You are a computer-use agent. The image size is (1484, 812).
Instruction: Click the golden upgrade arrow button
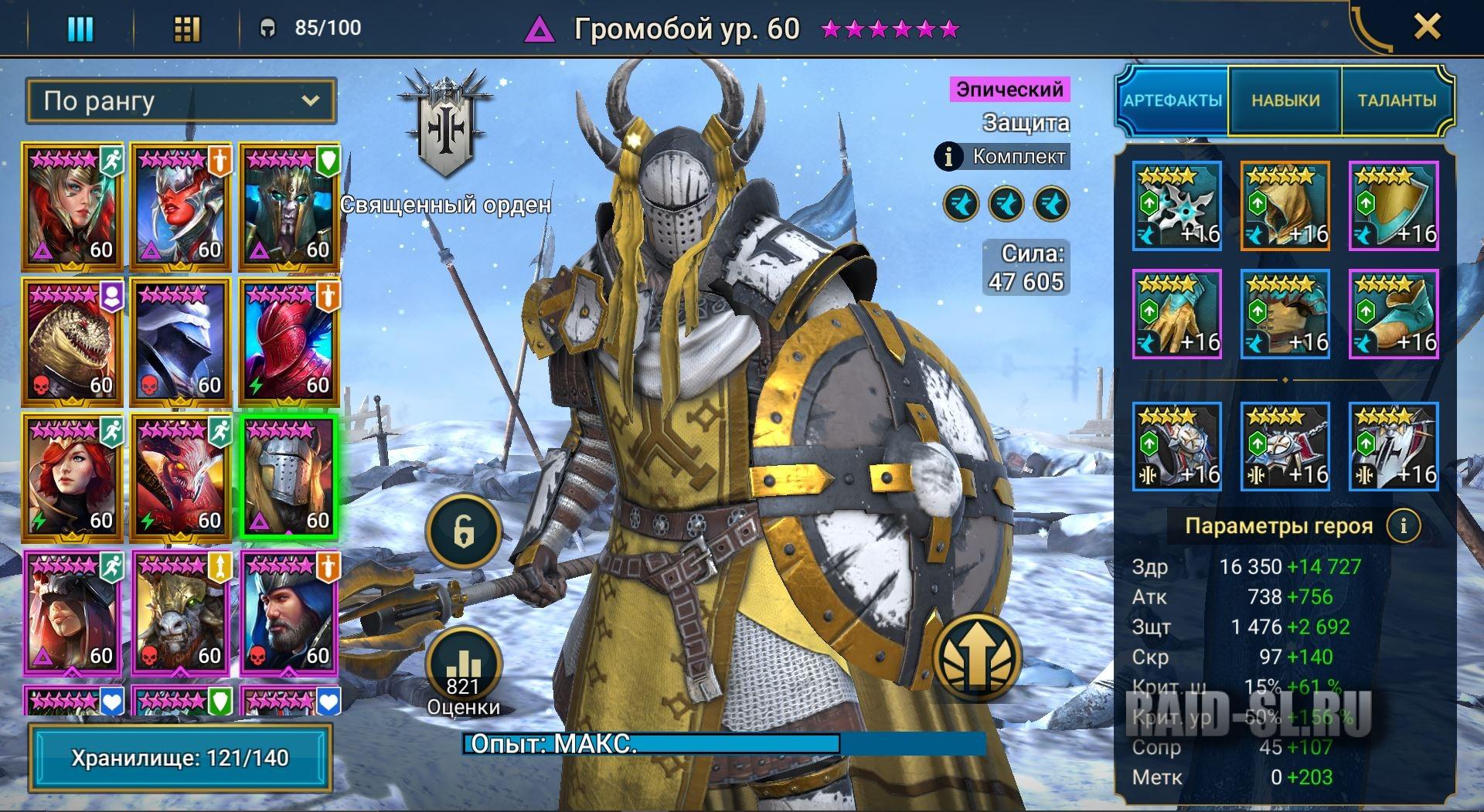pyautogui.click(x=976, y=657)
